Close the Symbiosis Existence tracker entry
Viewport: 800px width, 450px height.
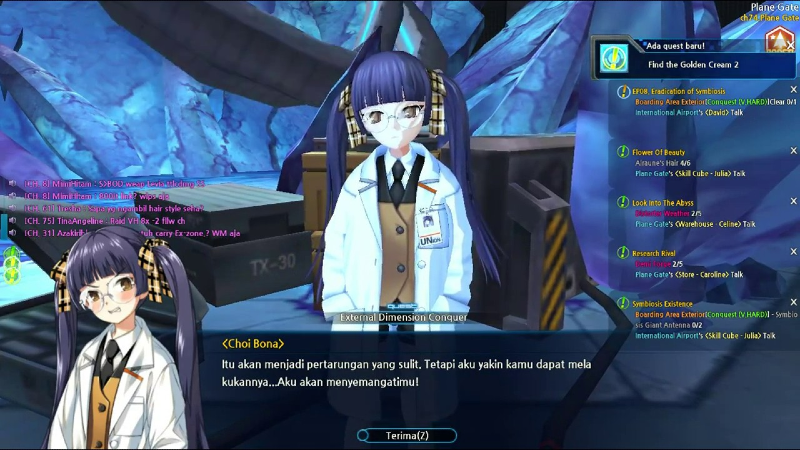794,302
